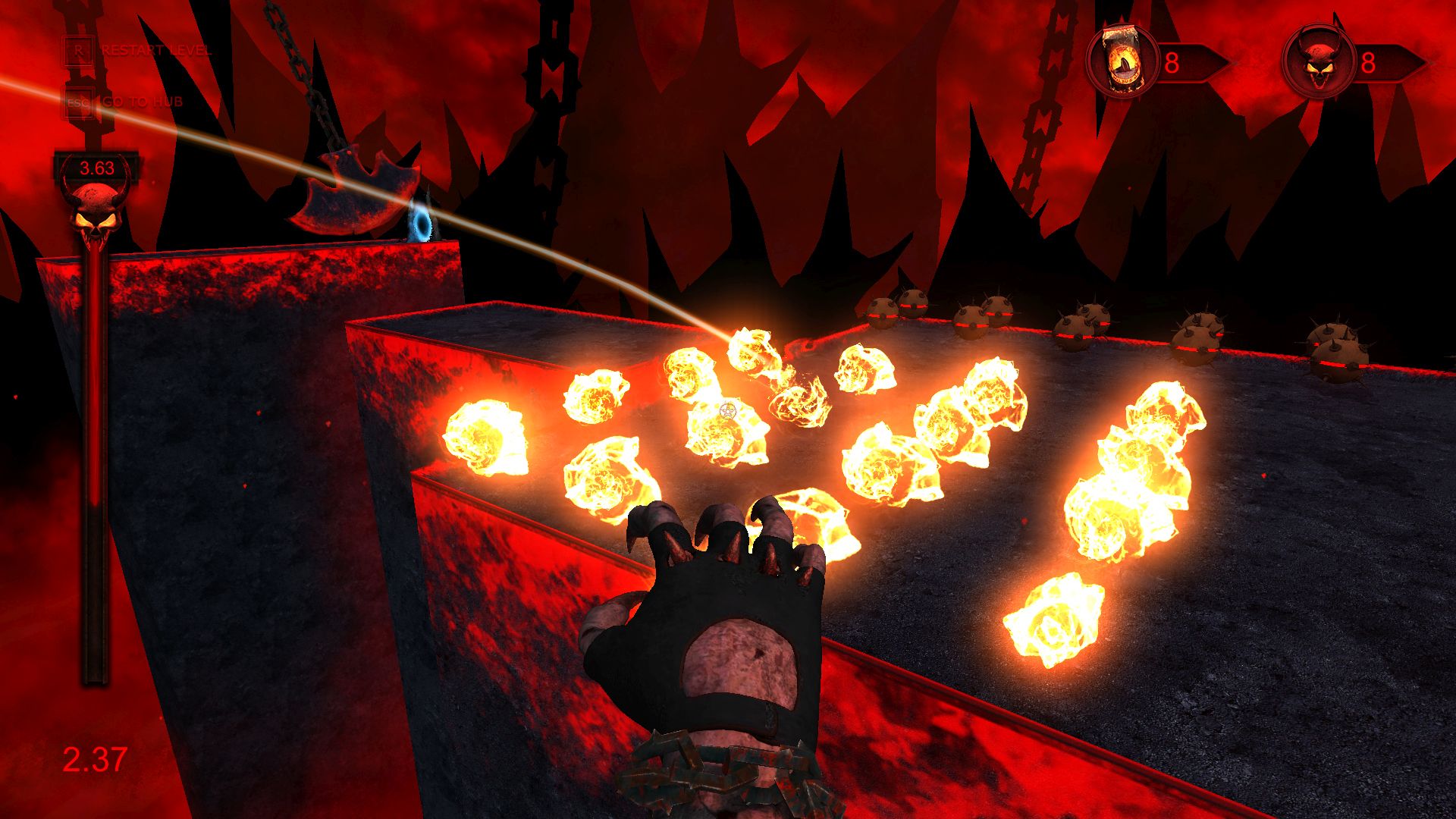The width and height of the screenshot is (1456, 819).
Task: Select the demon head counter icon
Action: click(1317, 62)
